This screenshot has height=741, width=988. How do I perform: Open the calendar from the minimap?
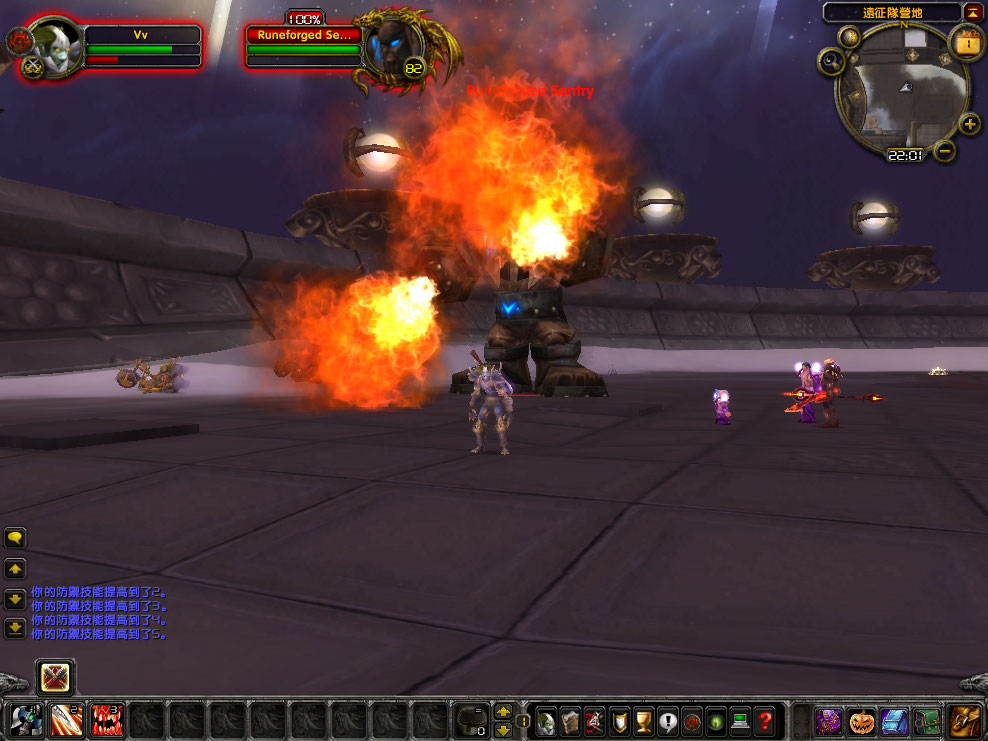966,43
